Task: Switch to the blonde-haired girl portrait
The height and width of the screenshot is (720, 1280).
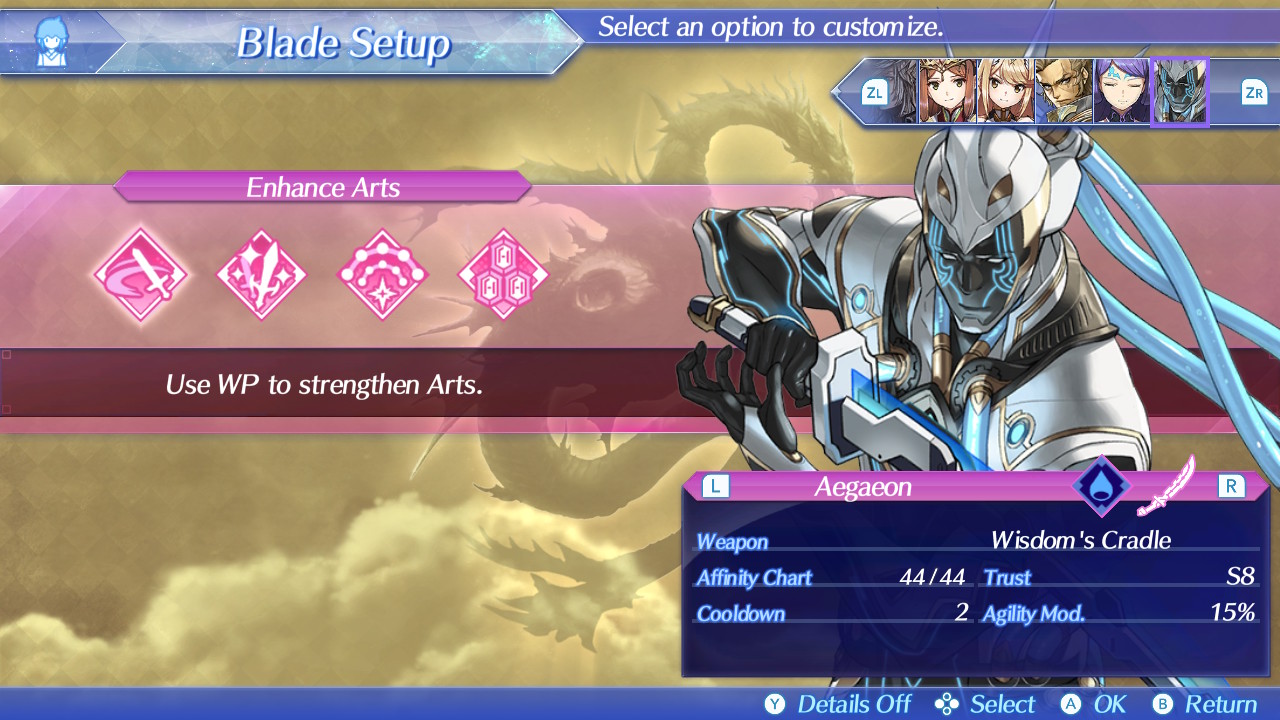Action: [x=1004, y=92]
